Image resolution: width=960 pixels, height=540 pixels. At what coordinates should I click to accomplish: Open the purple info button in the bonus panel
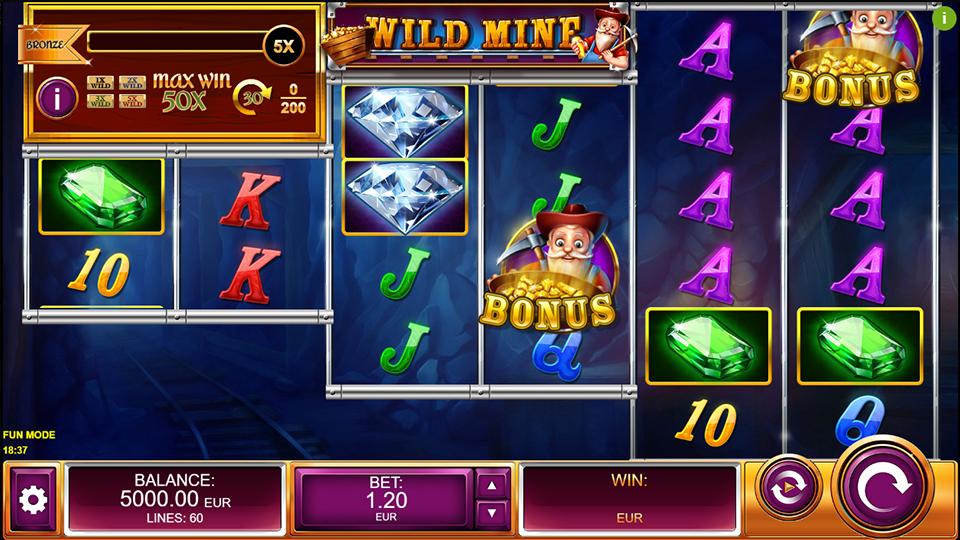(57, 98)
